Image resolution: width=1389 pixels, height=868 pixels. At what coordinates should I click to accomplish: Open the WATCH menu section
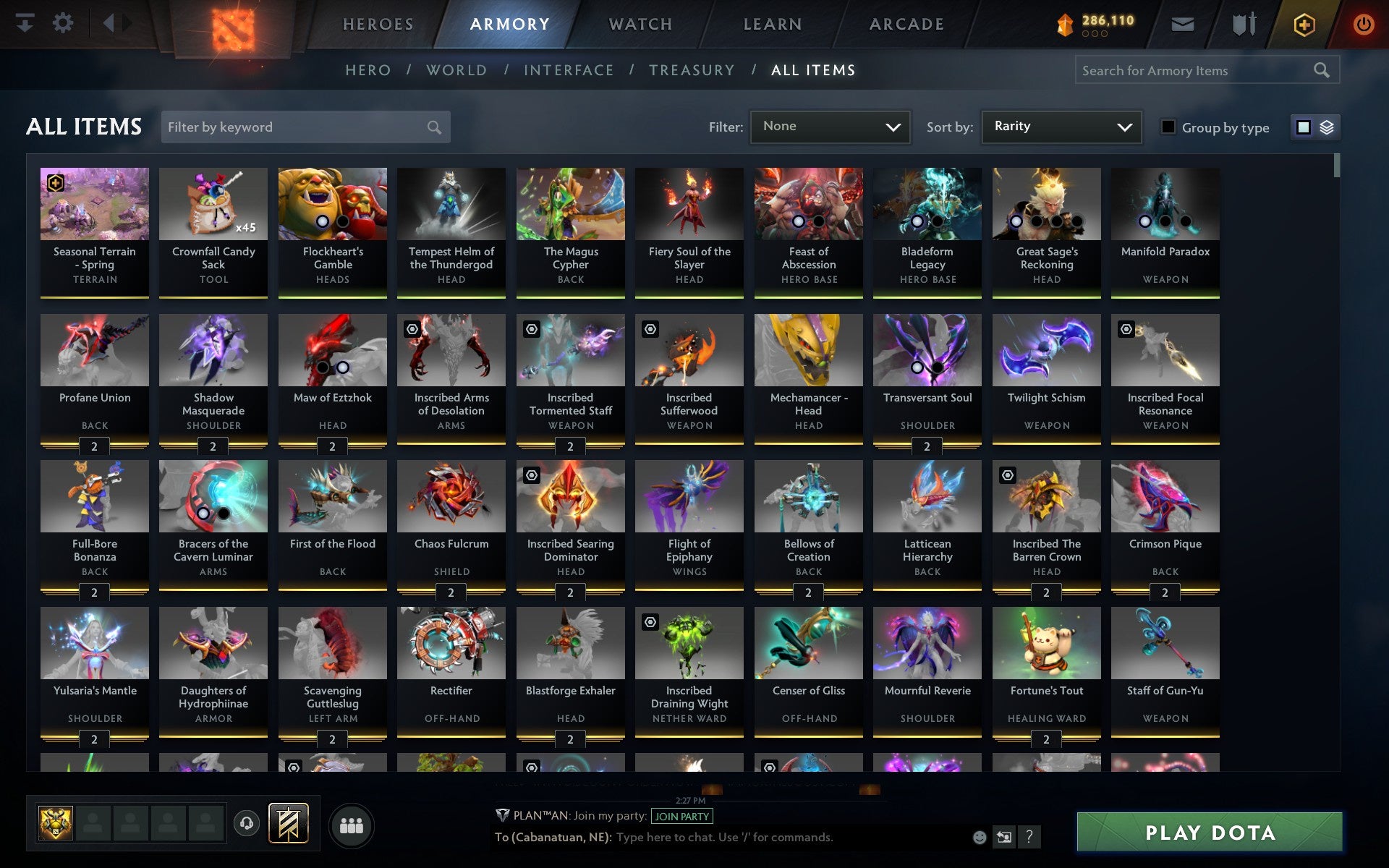(640, 23)
